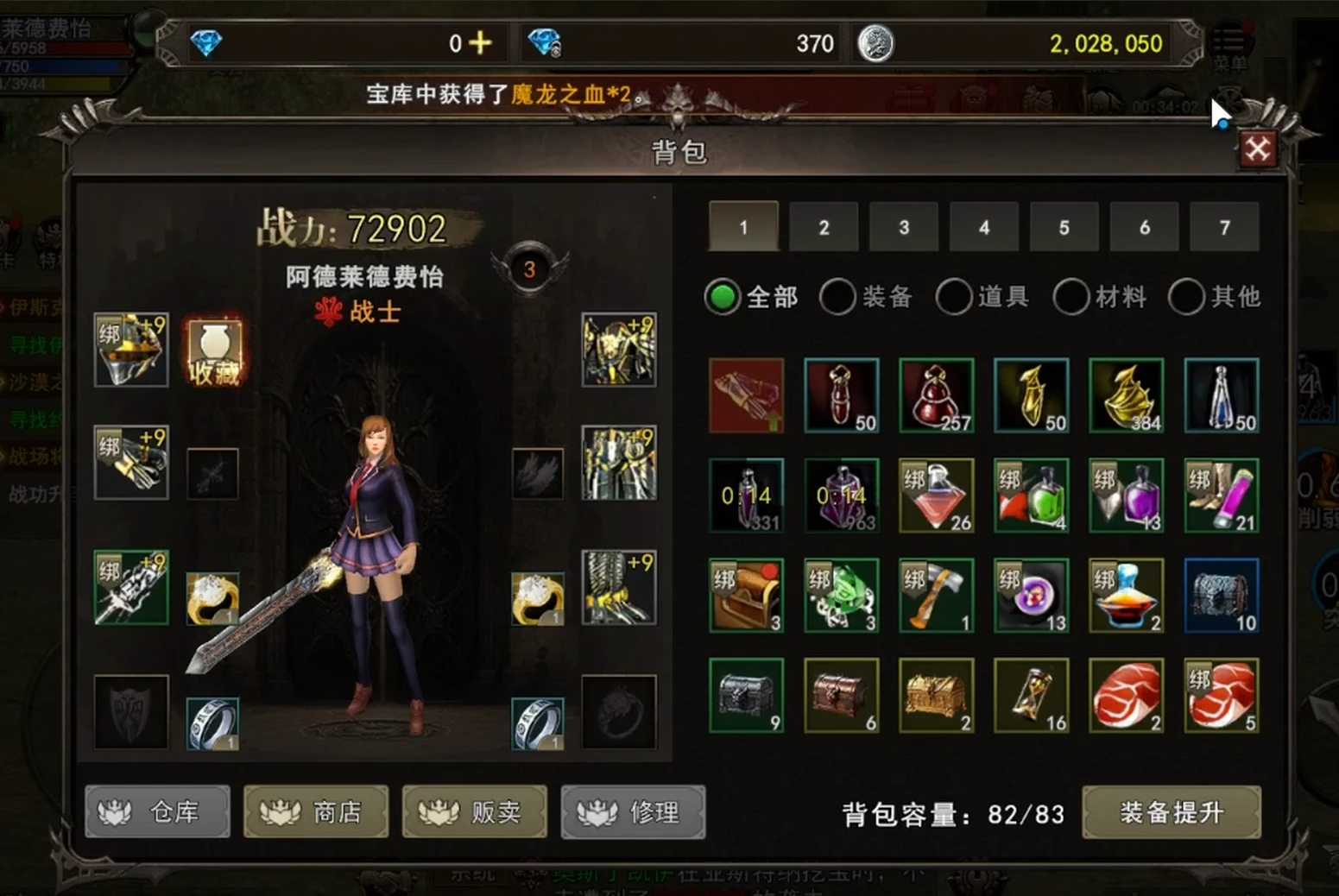Switch to the 材料 materials filter

click(x=1071, y=296)
